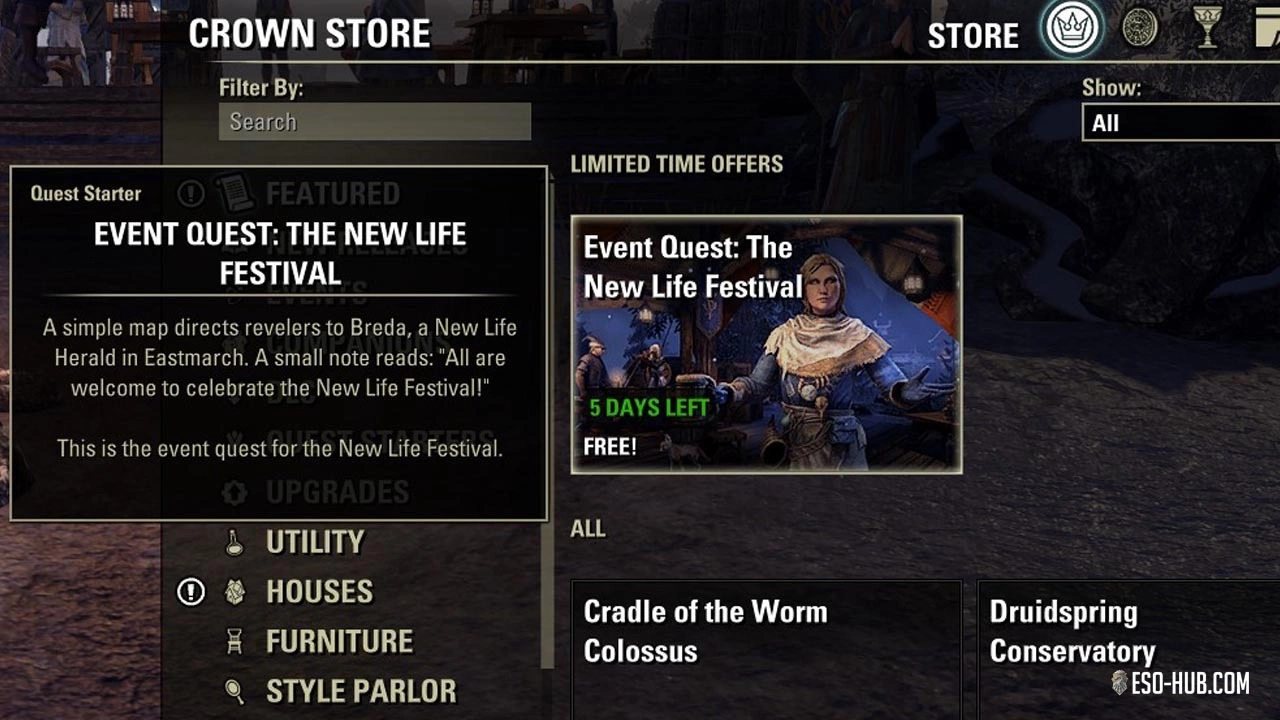Activate the Crown Store crown icon
Viewport: 1280px width, 720px height.
pos(1072,30)
